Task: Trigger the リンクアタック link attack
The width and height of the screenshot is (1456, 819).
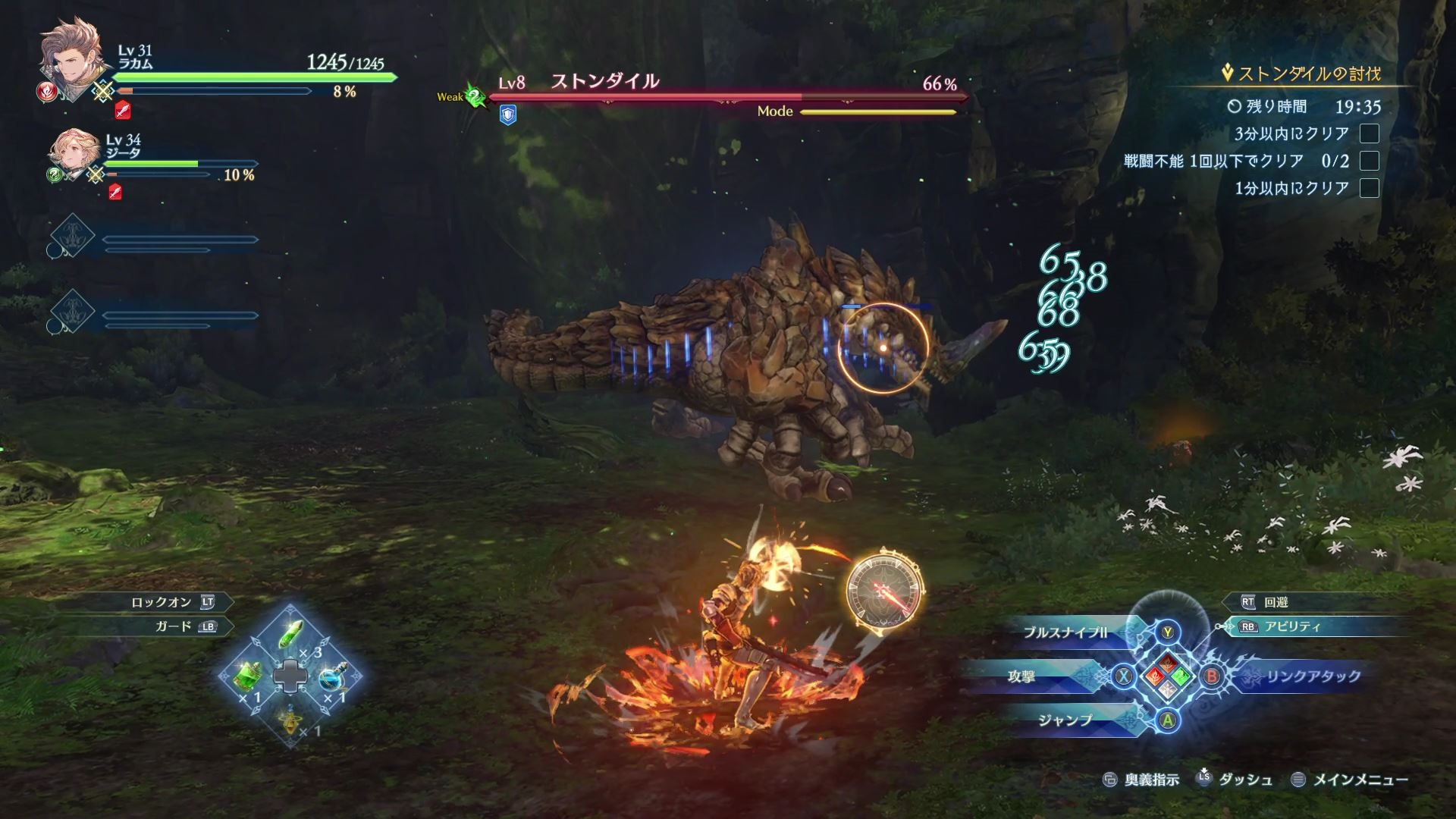Action: 1312,676
